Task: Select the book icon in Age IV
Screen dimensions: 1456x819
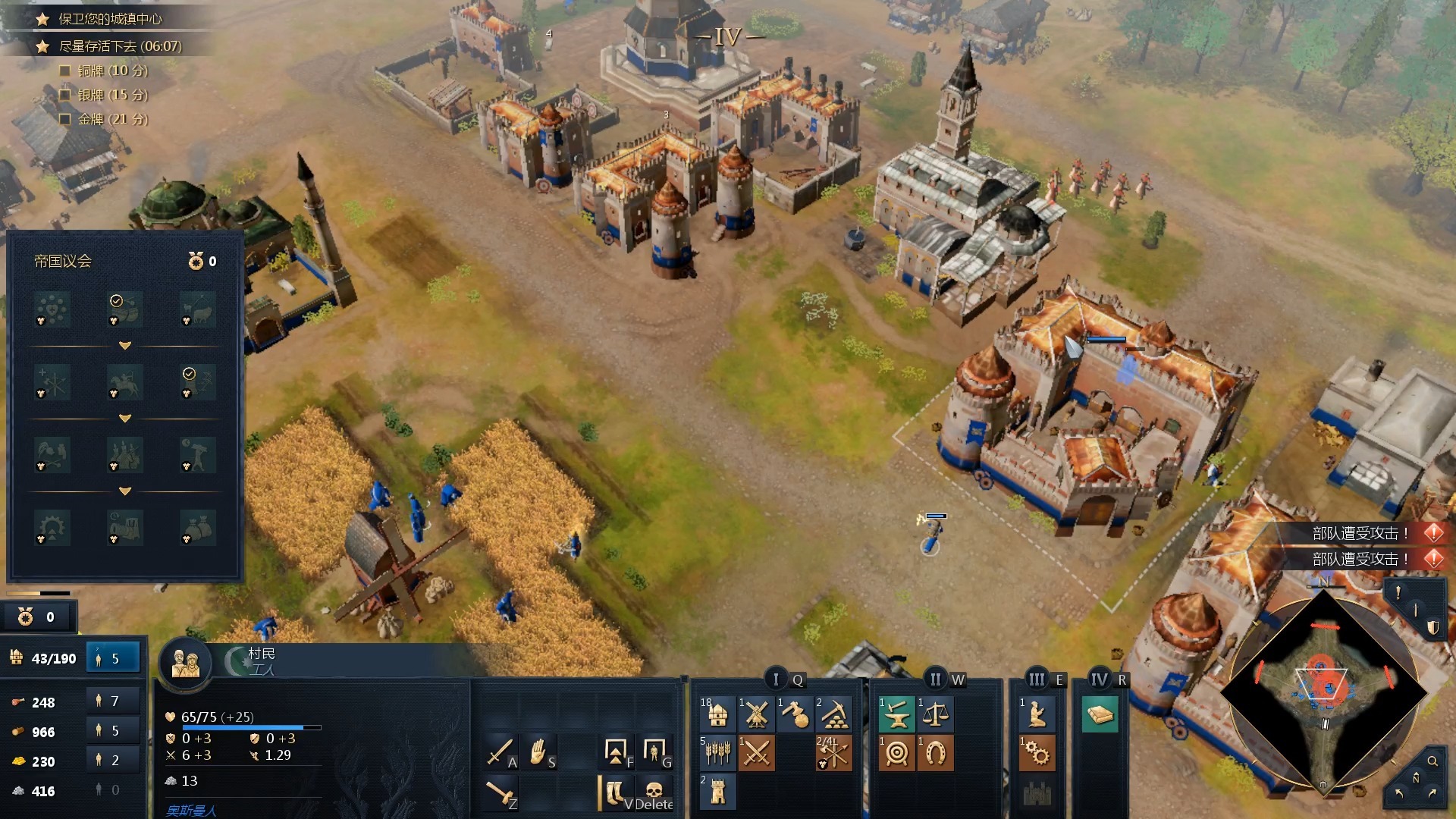Action: (1100, 714)
